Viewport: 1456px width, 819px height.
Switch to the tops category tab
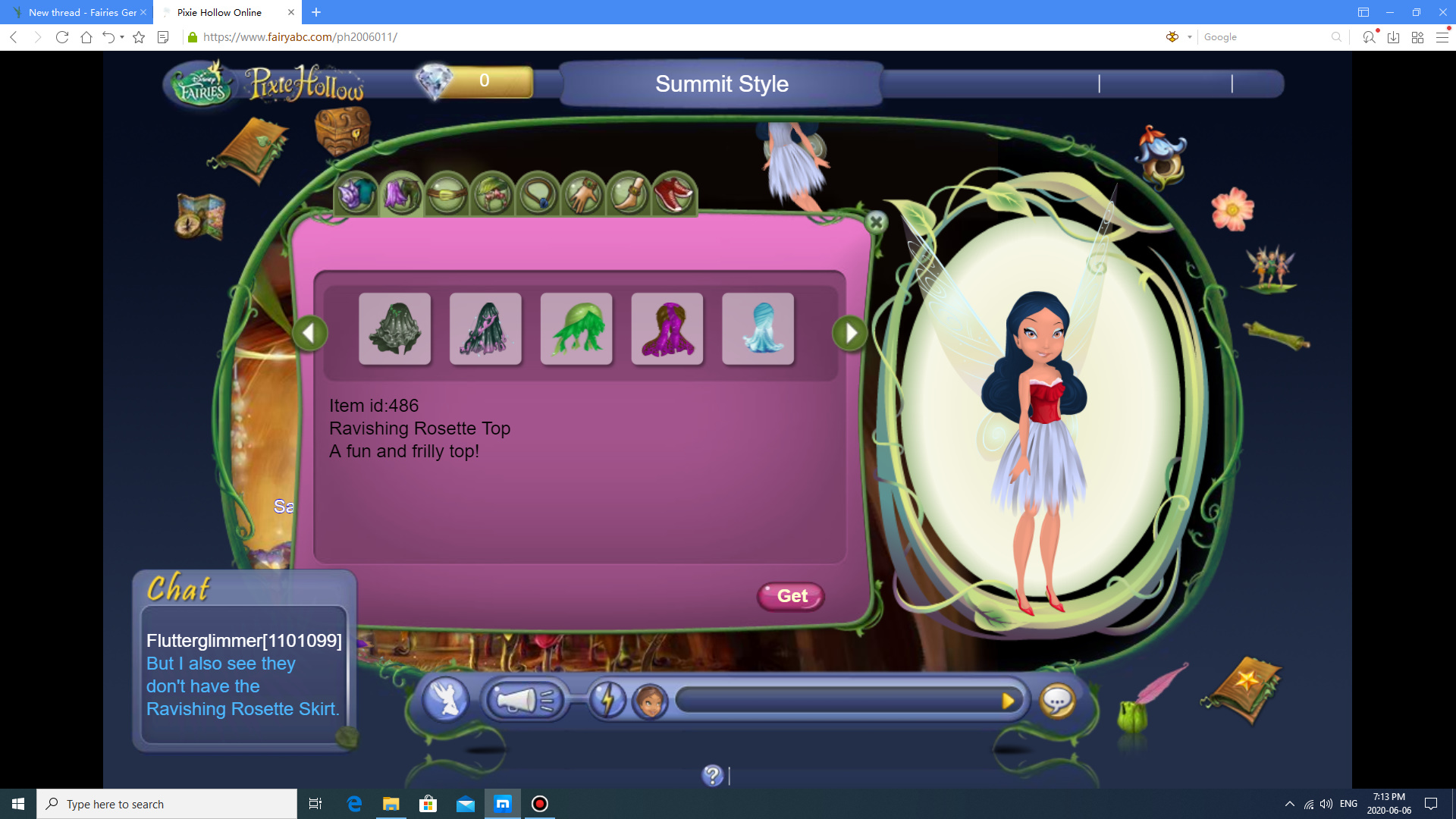(x=356, y=195)
